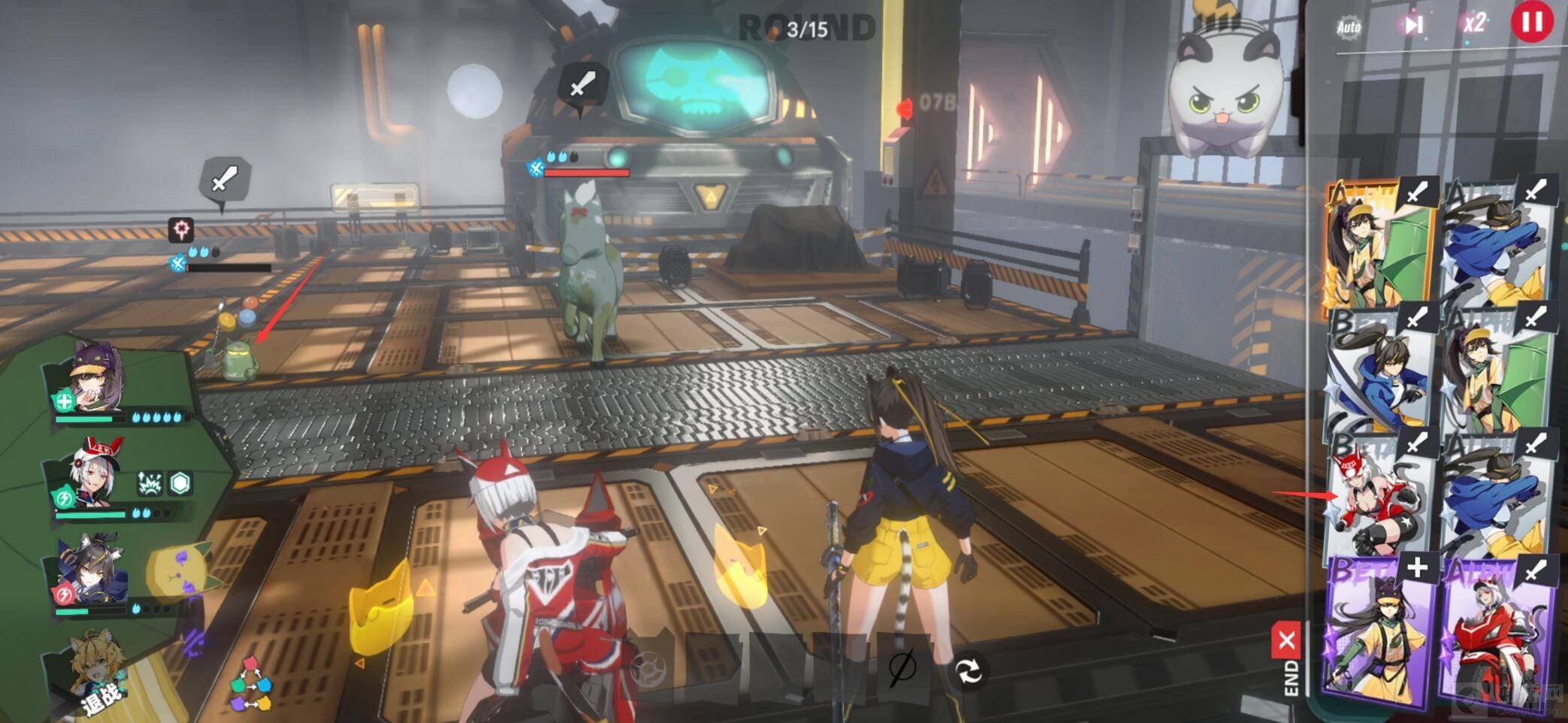Select the orange-highlighted Alpha umbrella card
Viewport: 1568px width, 723px height.
click(x=1378, y=245)
